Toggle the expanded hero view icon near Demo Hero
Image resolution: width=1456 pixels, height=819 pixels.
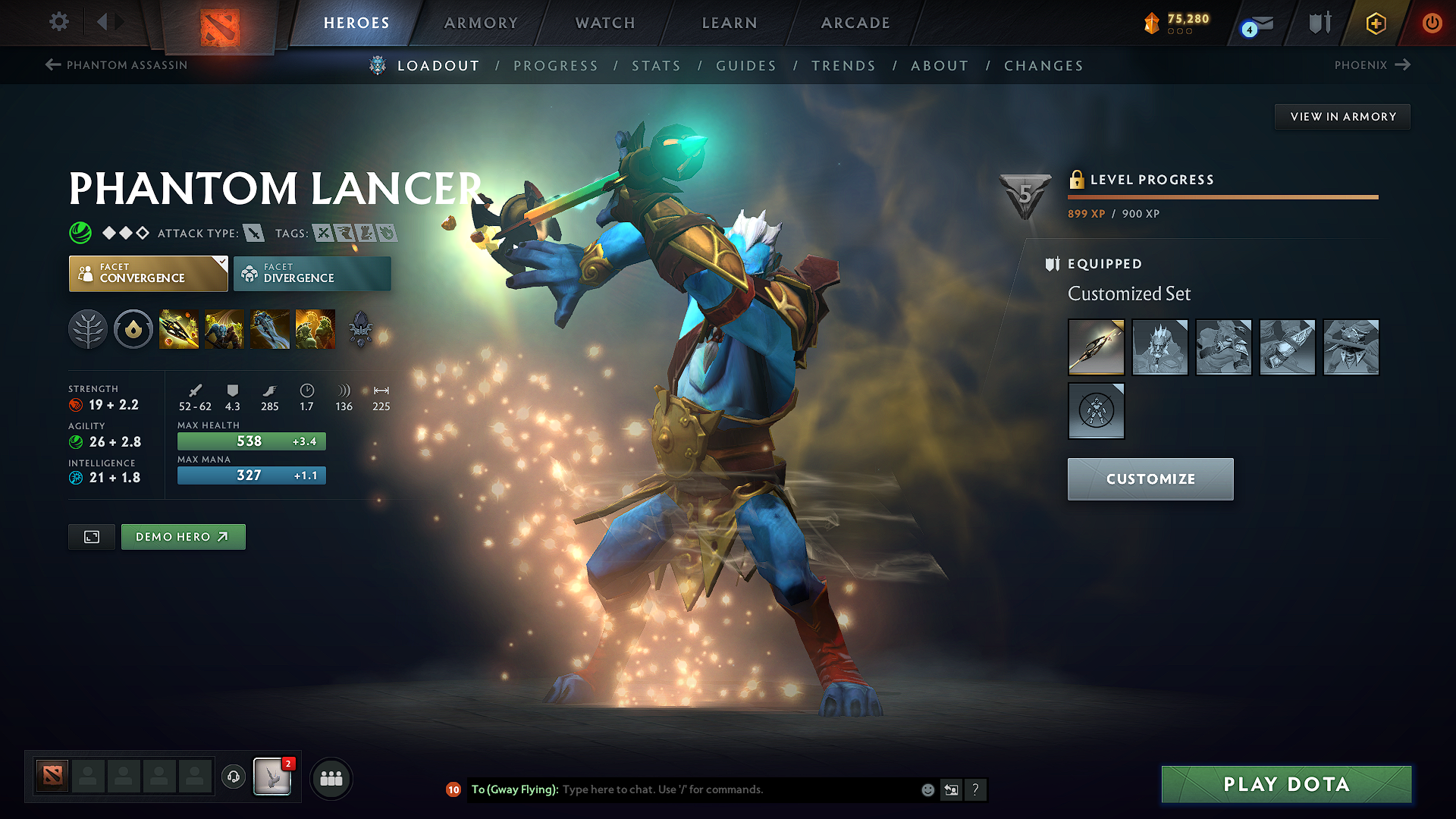click(x=91, y=536)
